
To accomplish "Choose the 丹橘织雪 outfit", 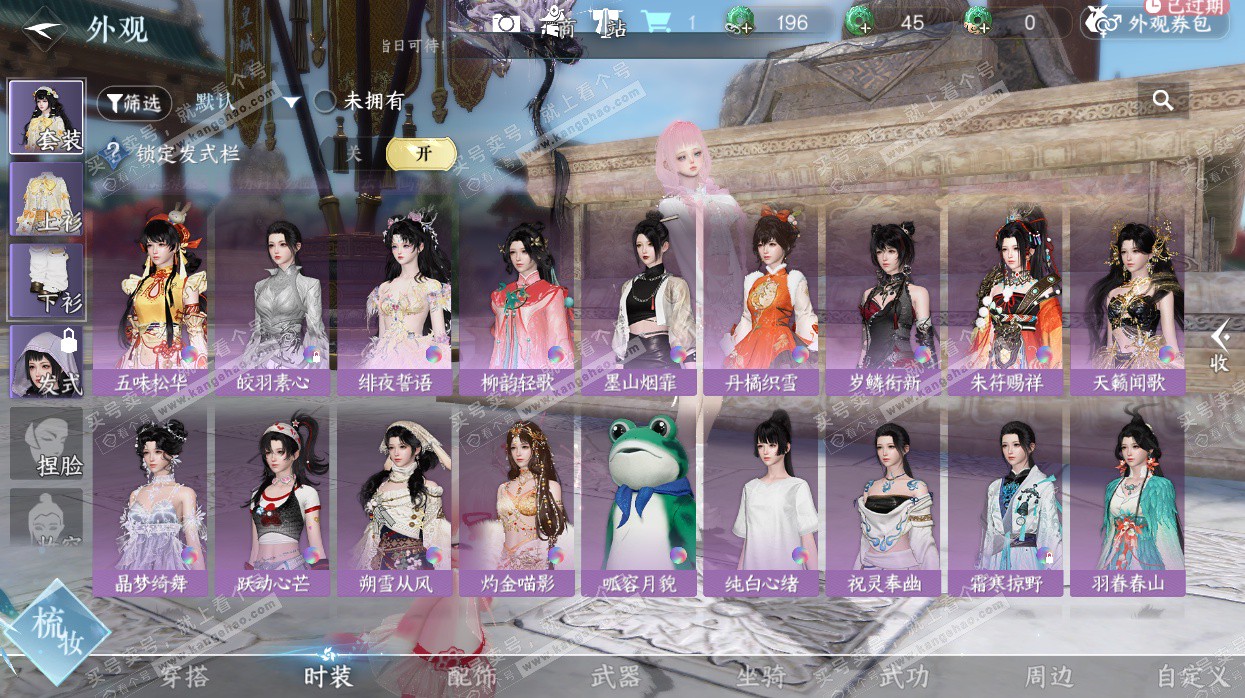I will pyautogui.click(x=761, y=300).
